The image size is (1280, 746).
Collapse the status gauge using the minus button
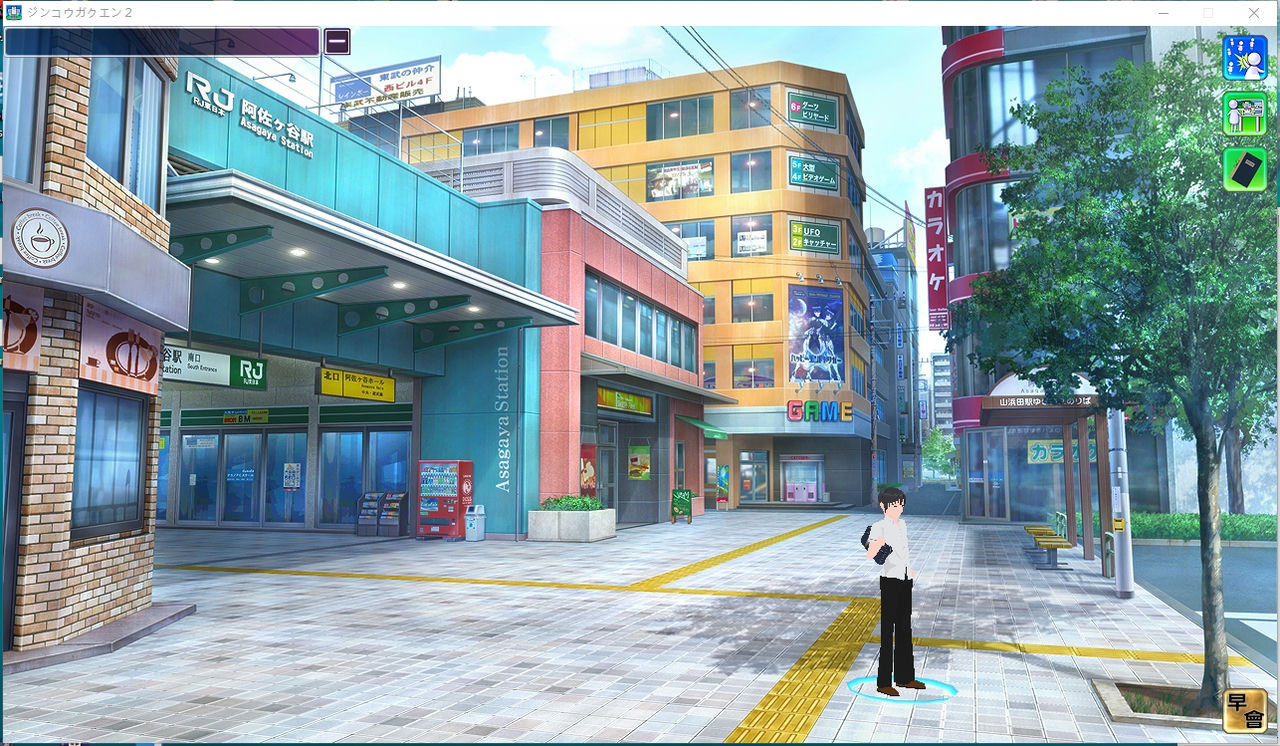click(x=337, y=41)
